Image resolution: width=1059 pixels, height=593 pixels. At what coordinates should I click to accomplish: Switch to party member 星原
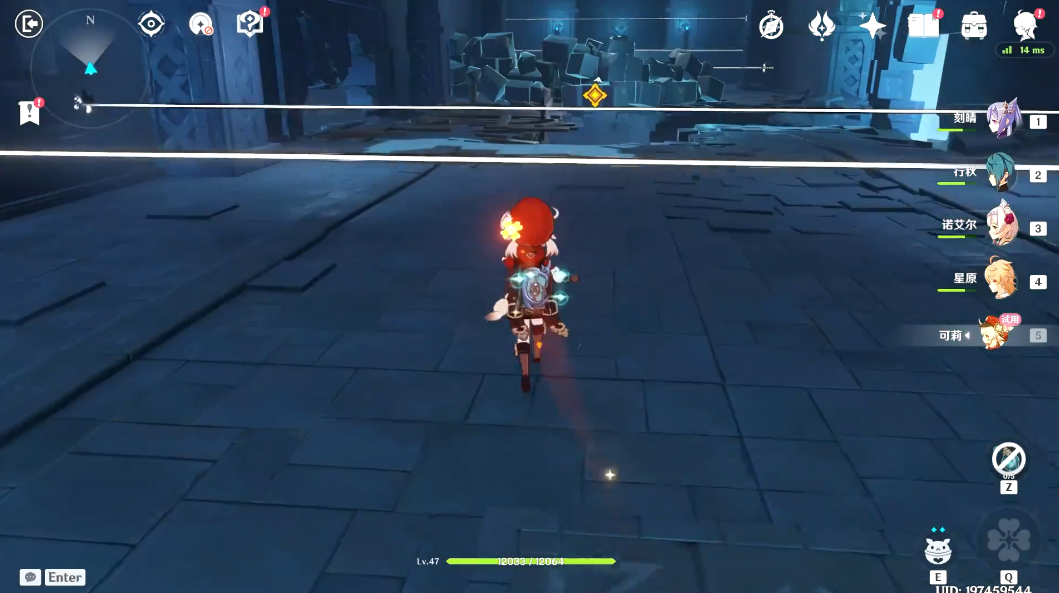pyautogui.click(x=1000, y=279)
